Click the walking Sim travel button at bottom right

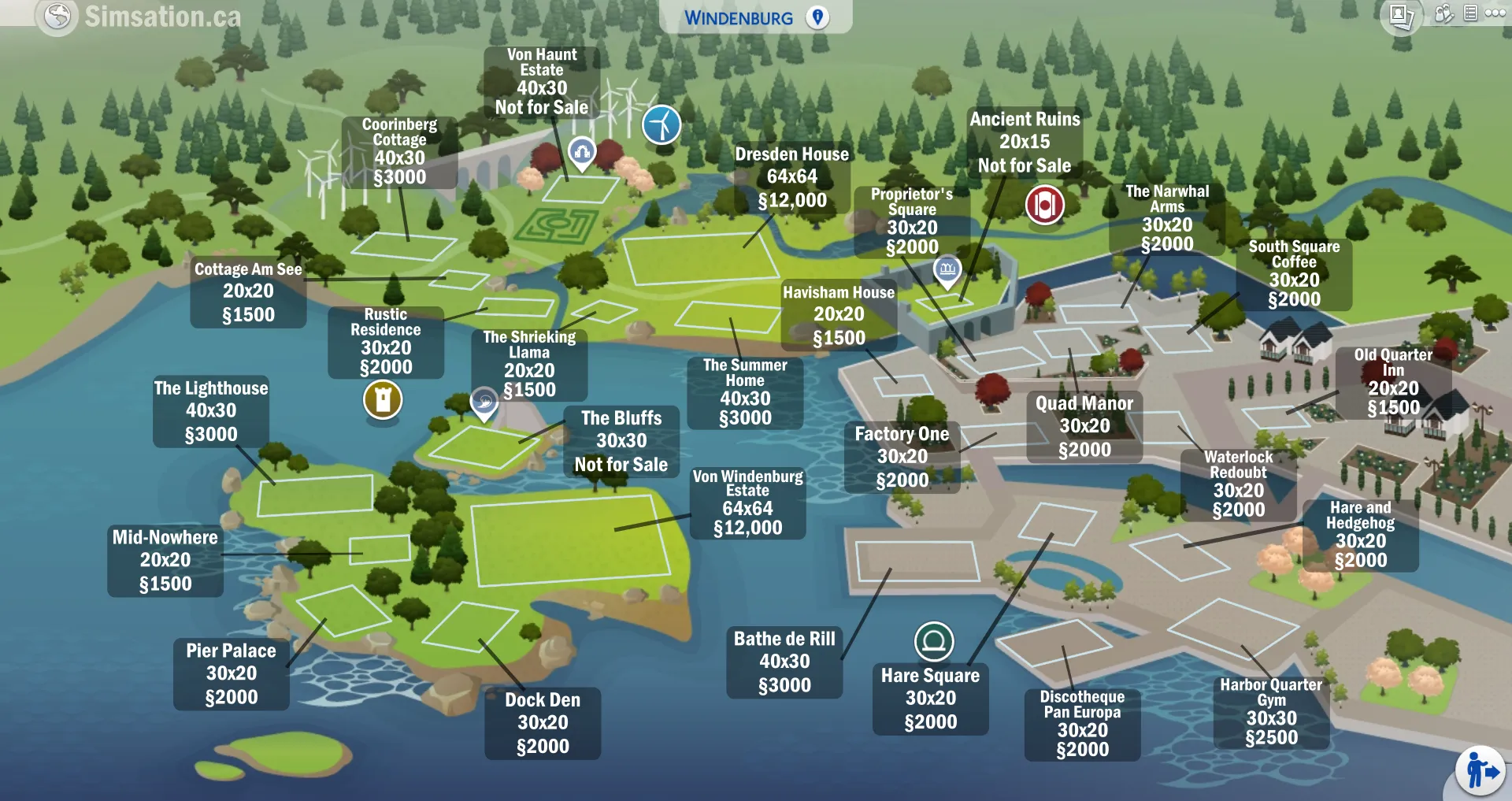tap(1482, 769)
